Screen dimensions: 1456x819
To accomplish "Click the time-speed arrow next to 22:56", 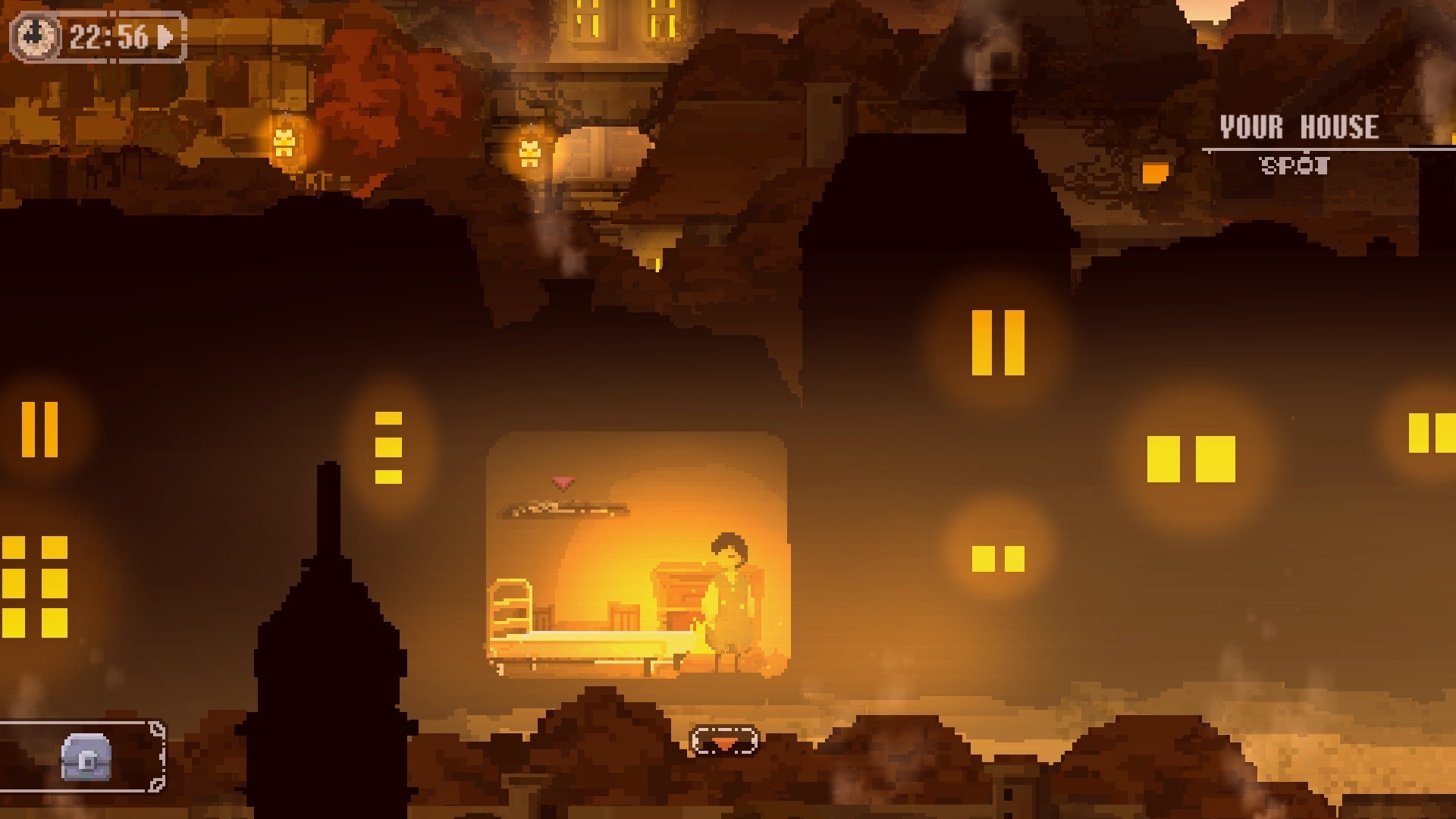I will coord(165,36).
